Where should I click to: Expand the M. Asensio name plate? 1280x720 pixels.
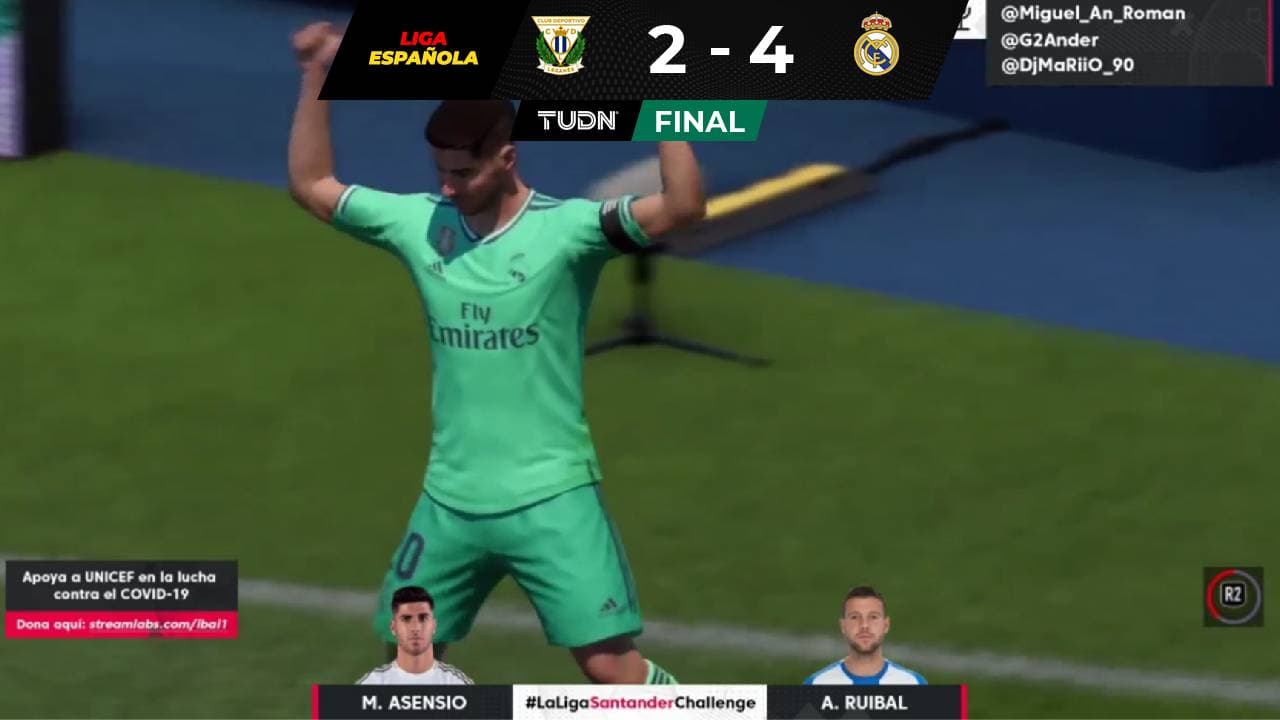pos(413,702)
